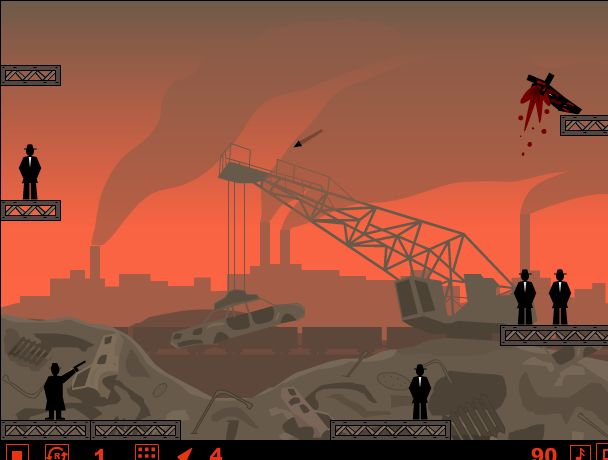Viewport: 608px width, 460px height.
Task: Toggle the music note button
Action: (x=579, y=453)
